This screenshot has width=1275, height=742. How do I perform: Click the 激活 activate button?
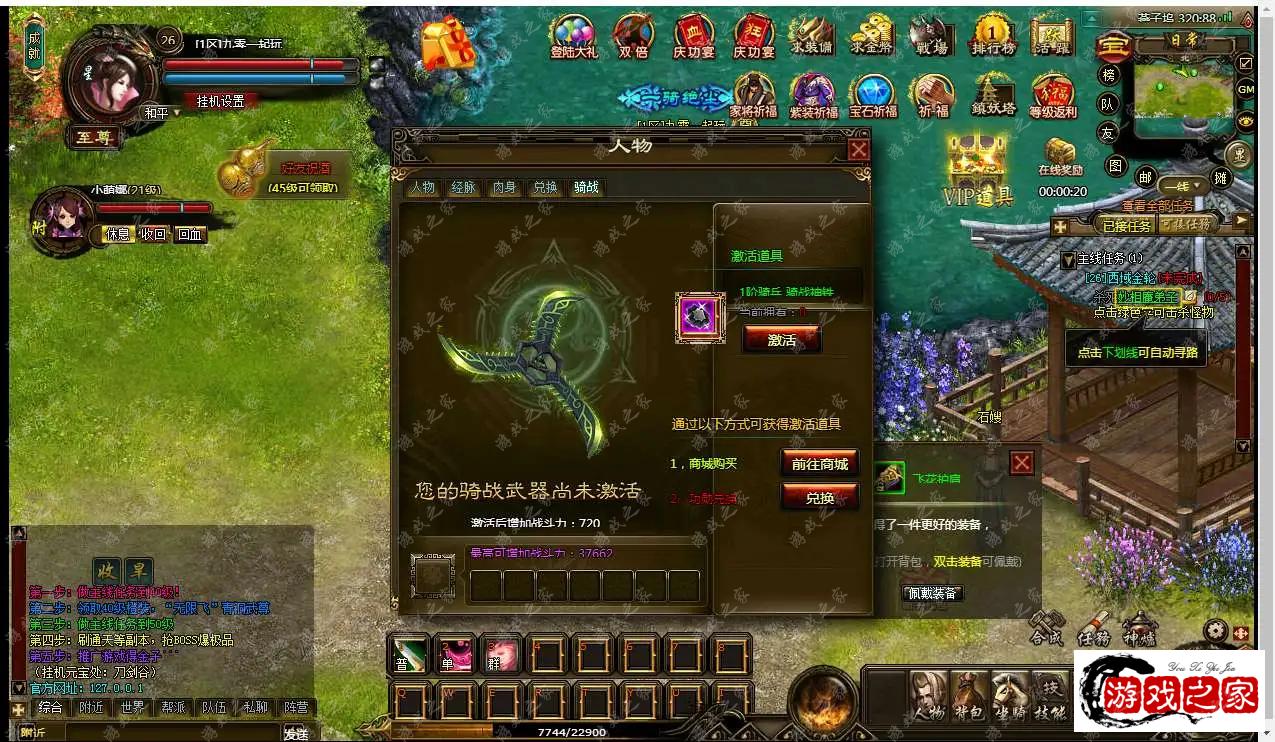(x=781, y=340)
